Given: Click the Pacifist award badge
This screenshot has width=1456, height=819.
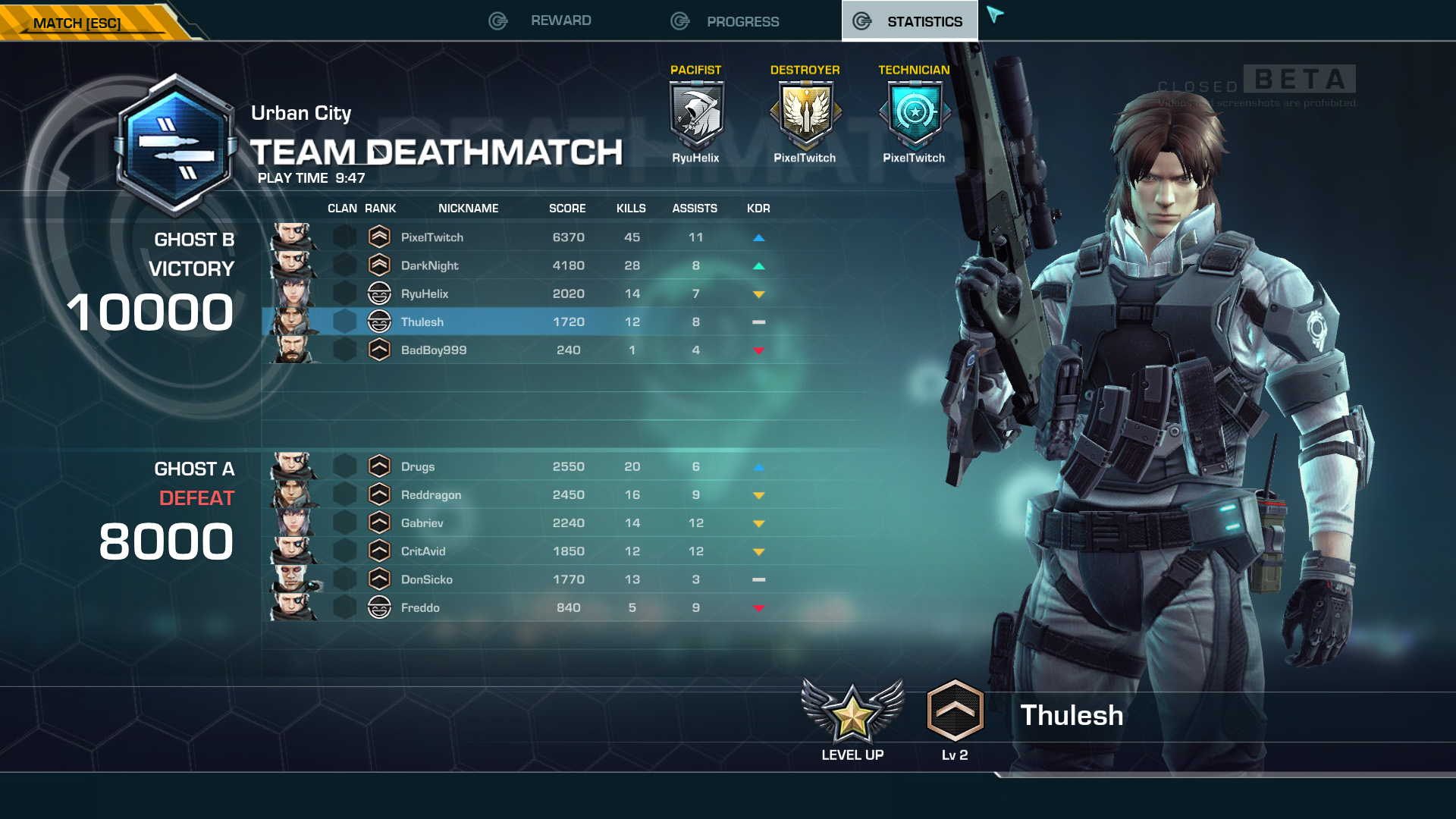Looking at the screenshot, I should pyautogui.click(x=695, y=114).
